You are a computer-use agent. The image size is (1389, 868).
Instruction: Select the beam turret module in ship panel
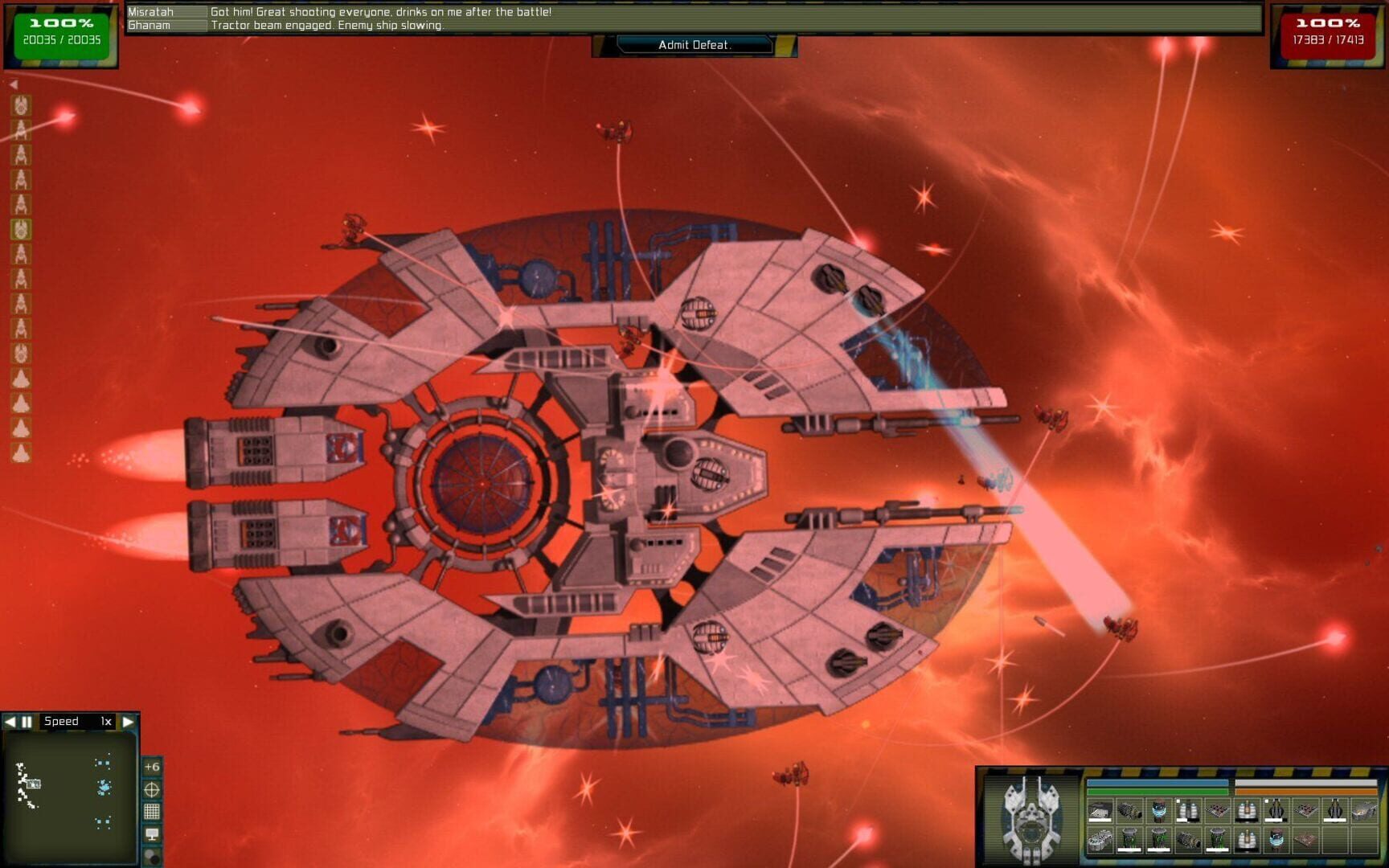[1277, 808]
